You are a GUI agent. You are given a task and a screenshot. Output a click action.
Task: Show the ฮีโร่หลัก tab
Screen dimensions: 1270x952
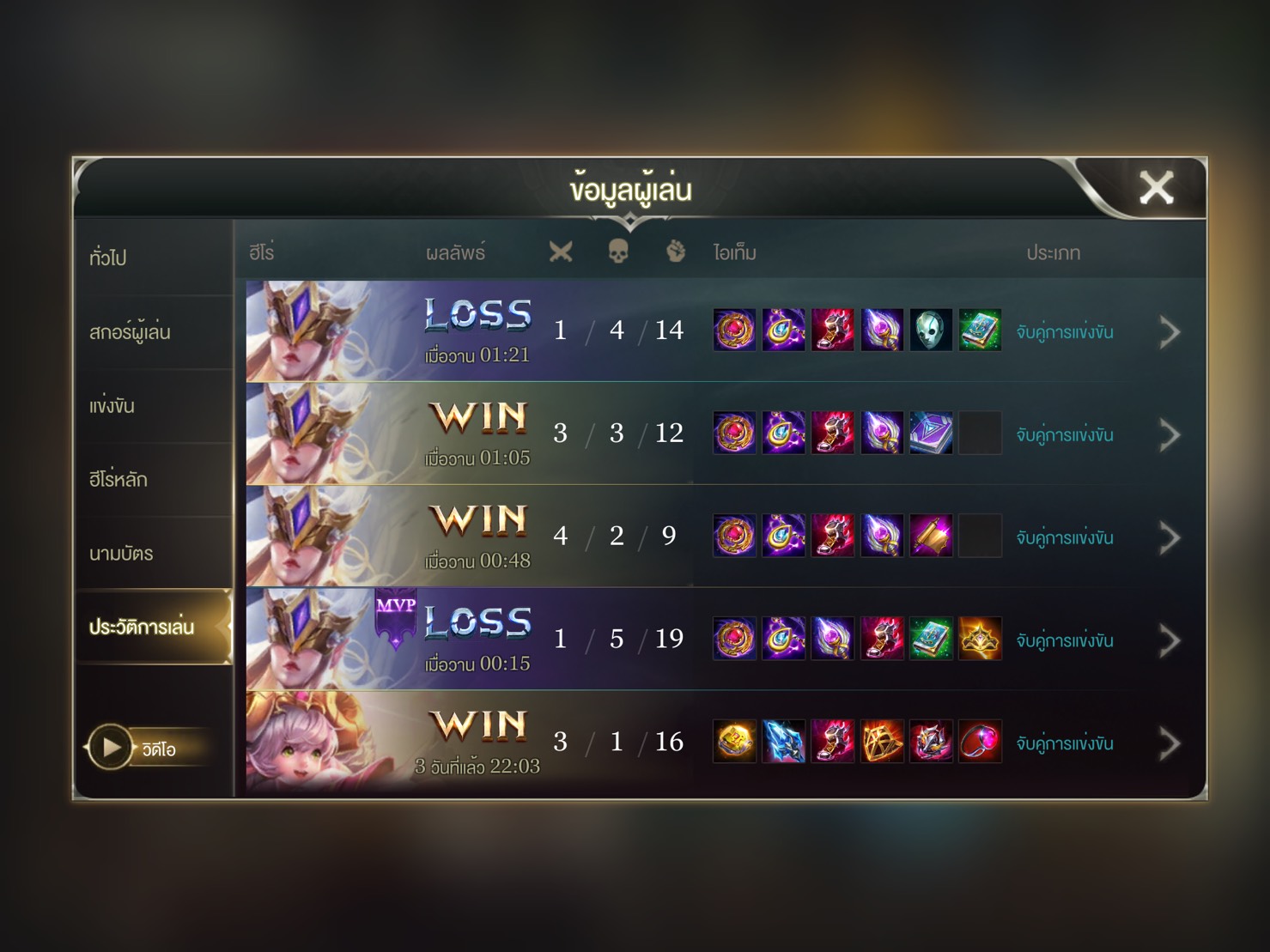tap(118, 479)
